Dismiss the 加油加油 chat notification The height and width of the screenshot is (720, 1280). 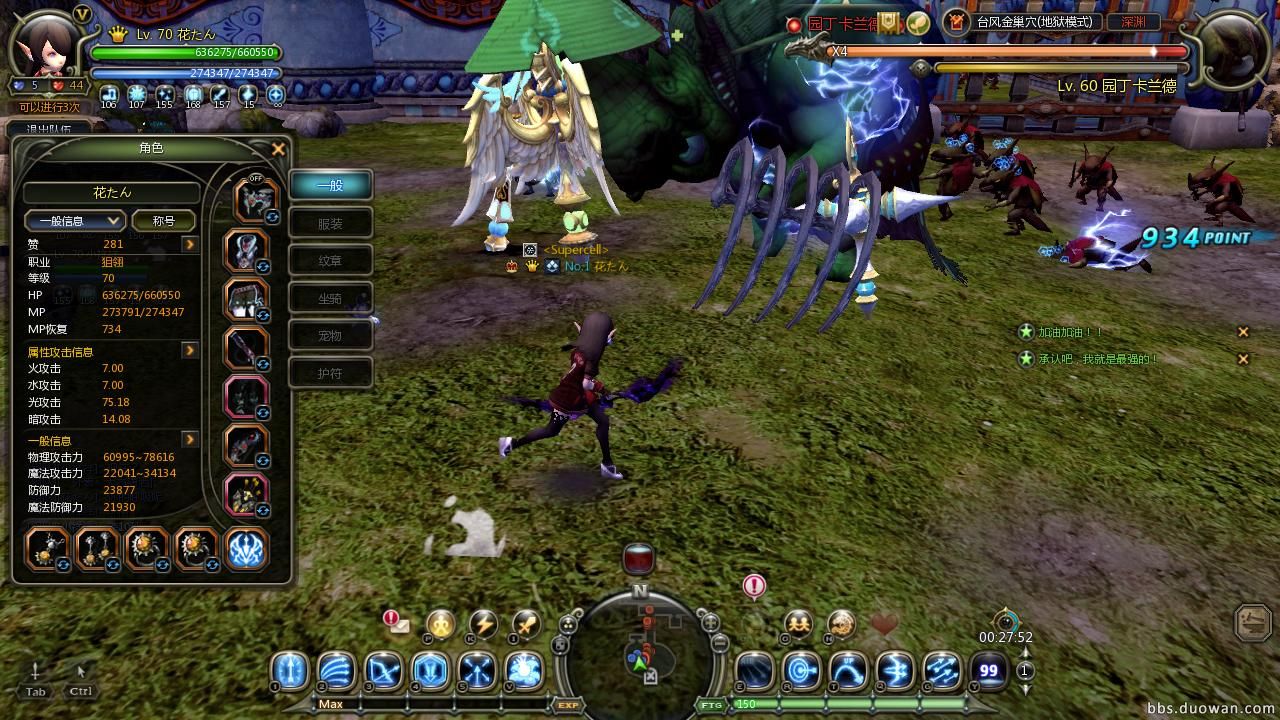point(1243,332)
